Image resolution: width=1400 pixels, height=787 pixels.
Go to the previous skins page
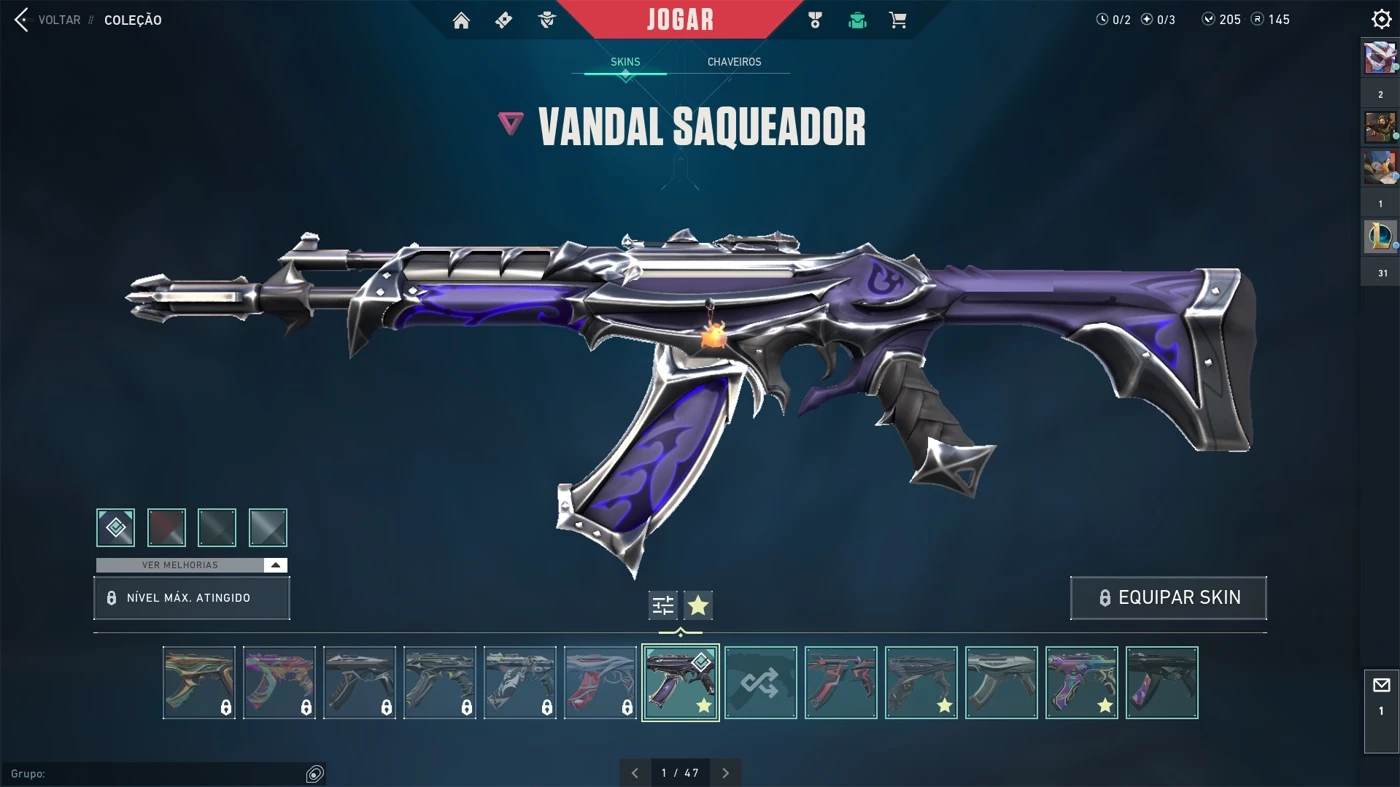click(x=635, y=773)
